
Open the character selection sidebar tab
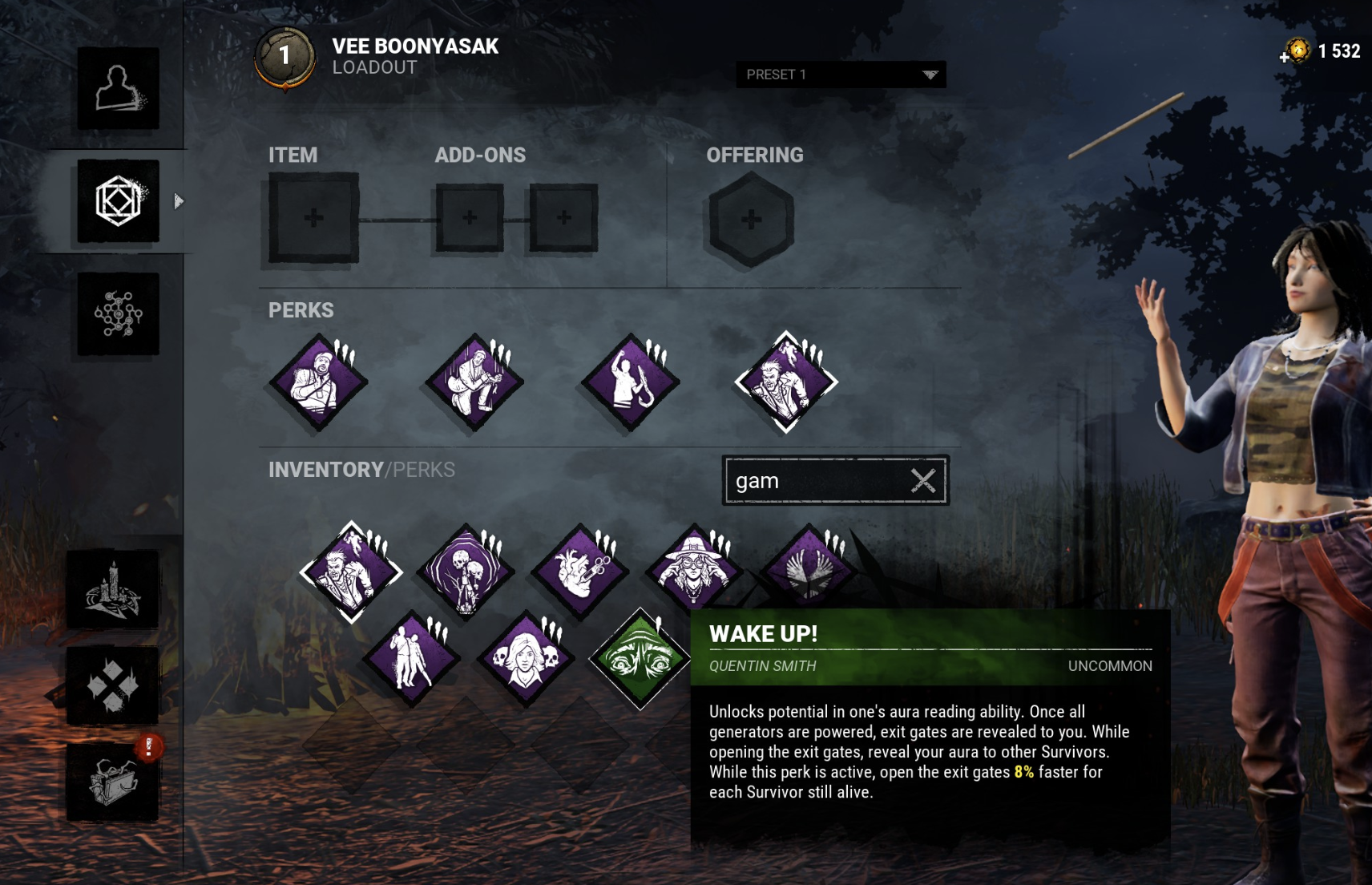point(117,90)
